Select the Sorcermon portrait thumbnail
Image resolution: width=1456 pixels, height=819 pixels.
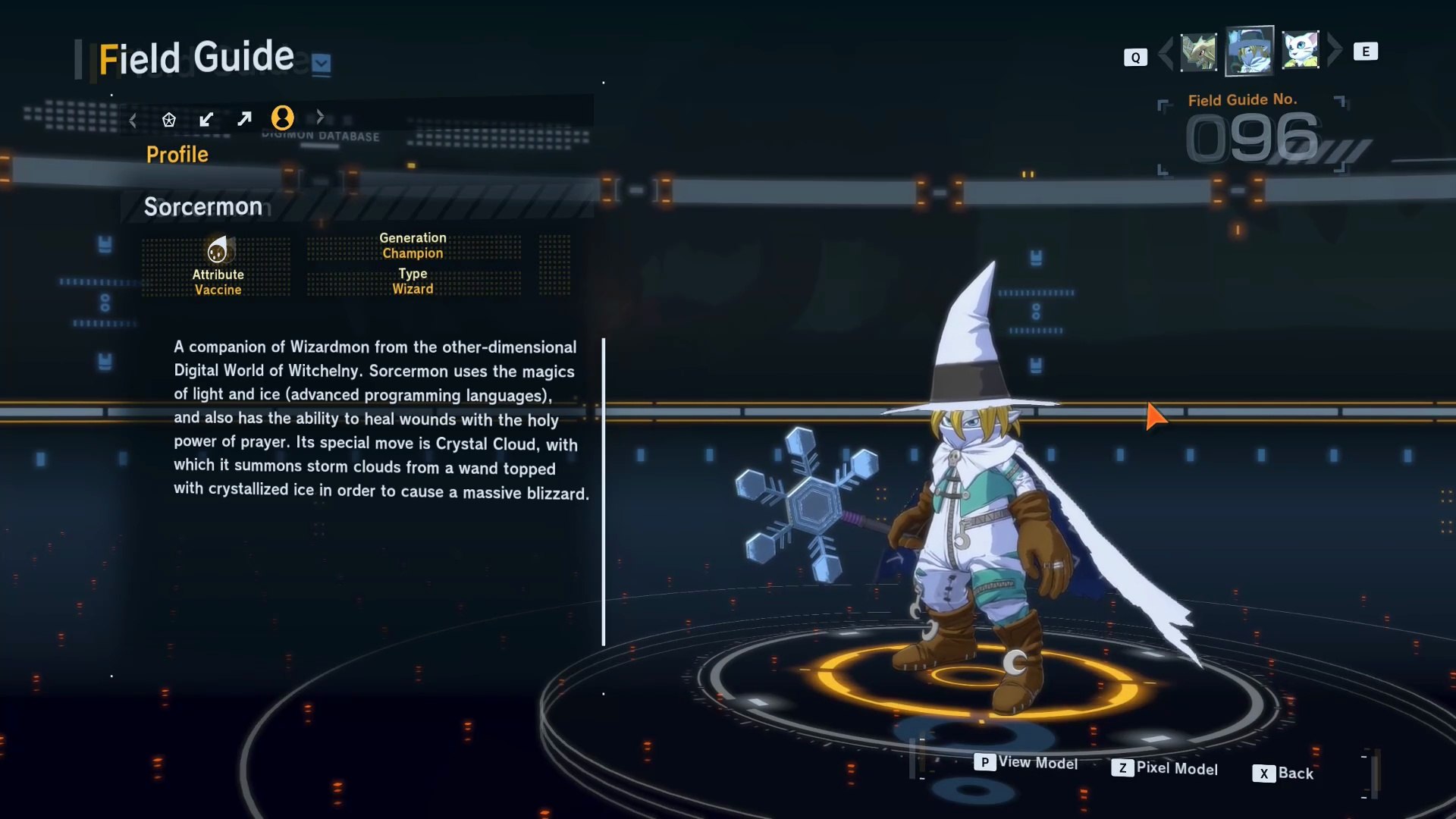[1249, 52]
